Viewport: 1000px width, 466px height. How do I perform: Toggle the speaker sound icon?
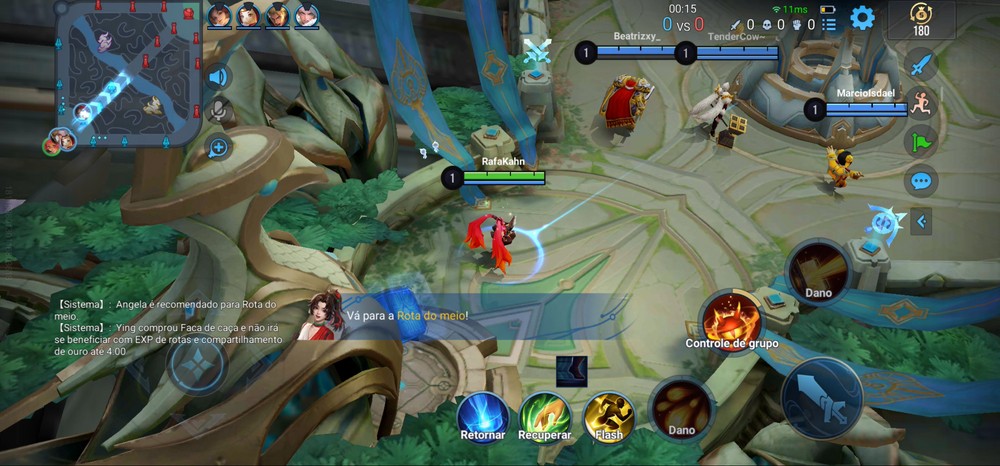(x=218, y=76)
